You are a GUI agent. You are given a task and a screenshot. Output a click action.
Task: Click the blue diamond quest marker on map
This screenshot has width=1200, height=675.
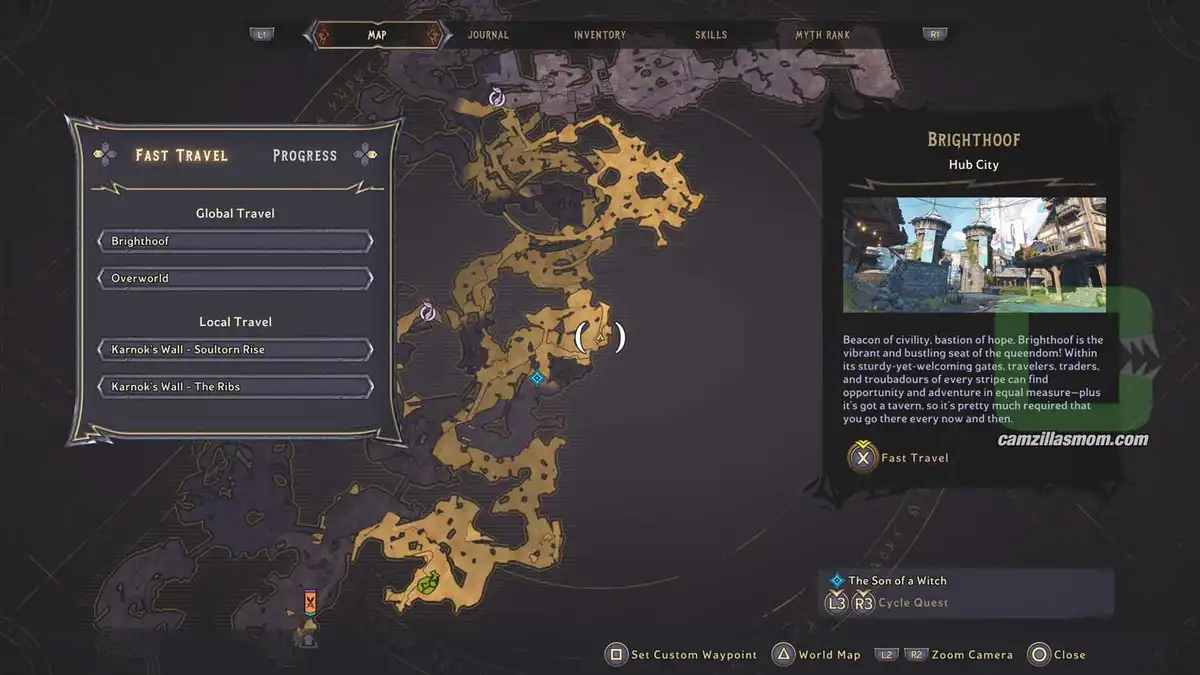coord(537,377)
